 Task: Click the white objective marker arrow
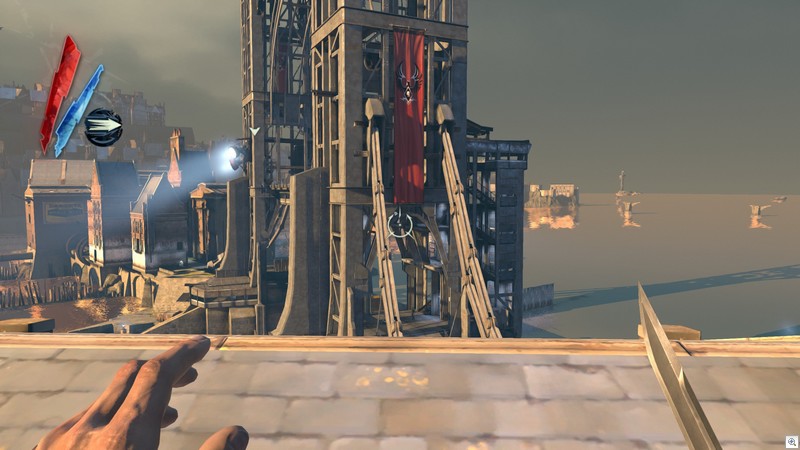[x=255, y=131]
